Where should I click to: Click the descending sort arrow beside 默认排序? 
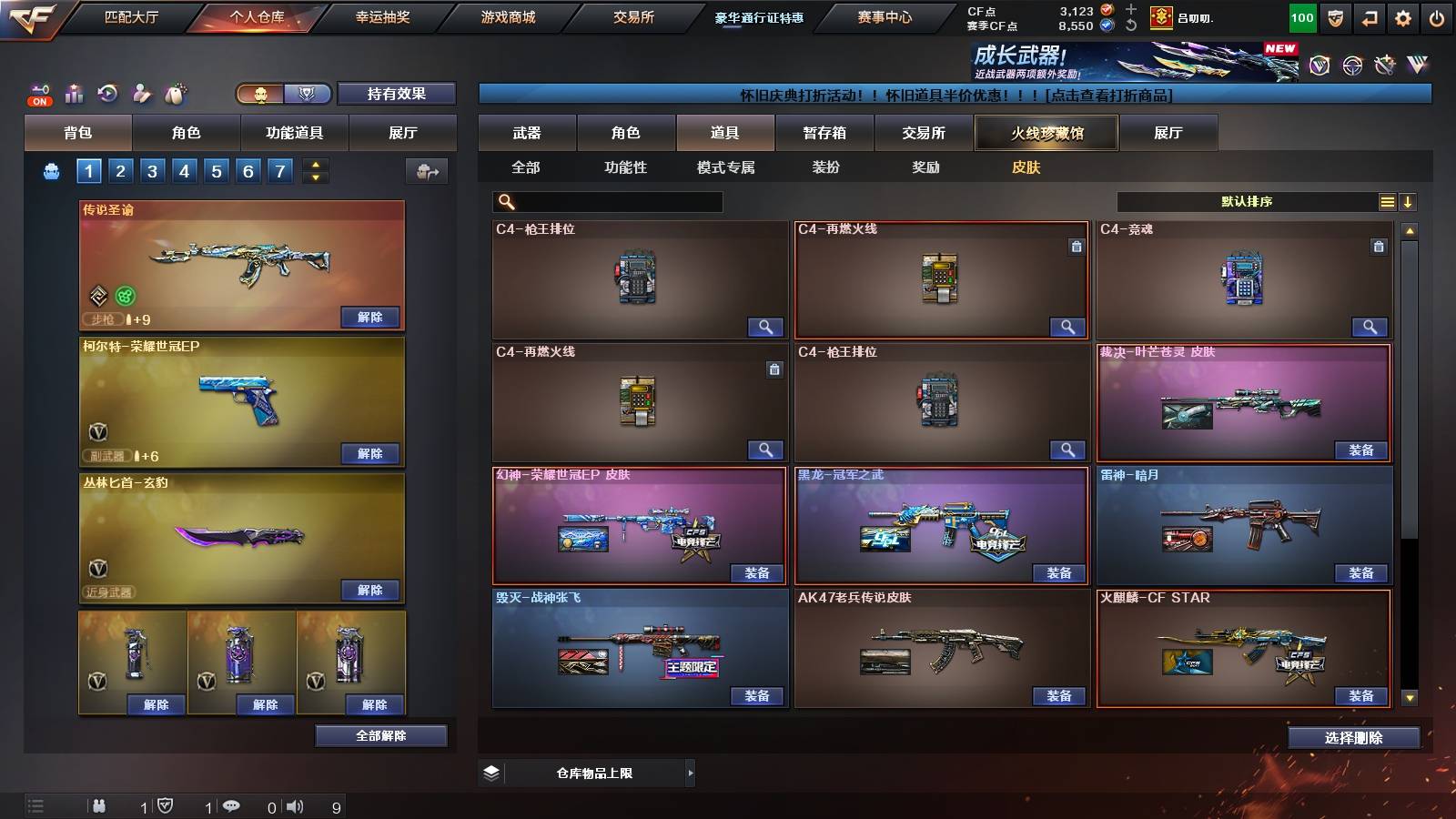(1410, 201)
